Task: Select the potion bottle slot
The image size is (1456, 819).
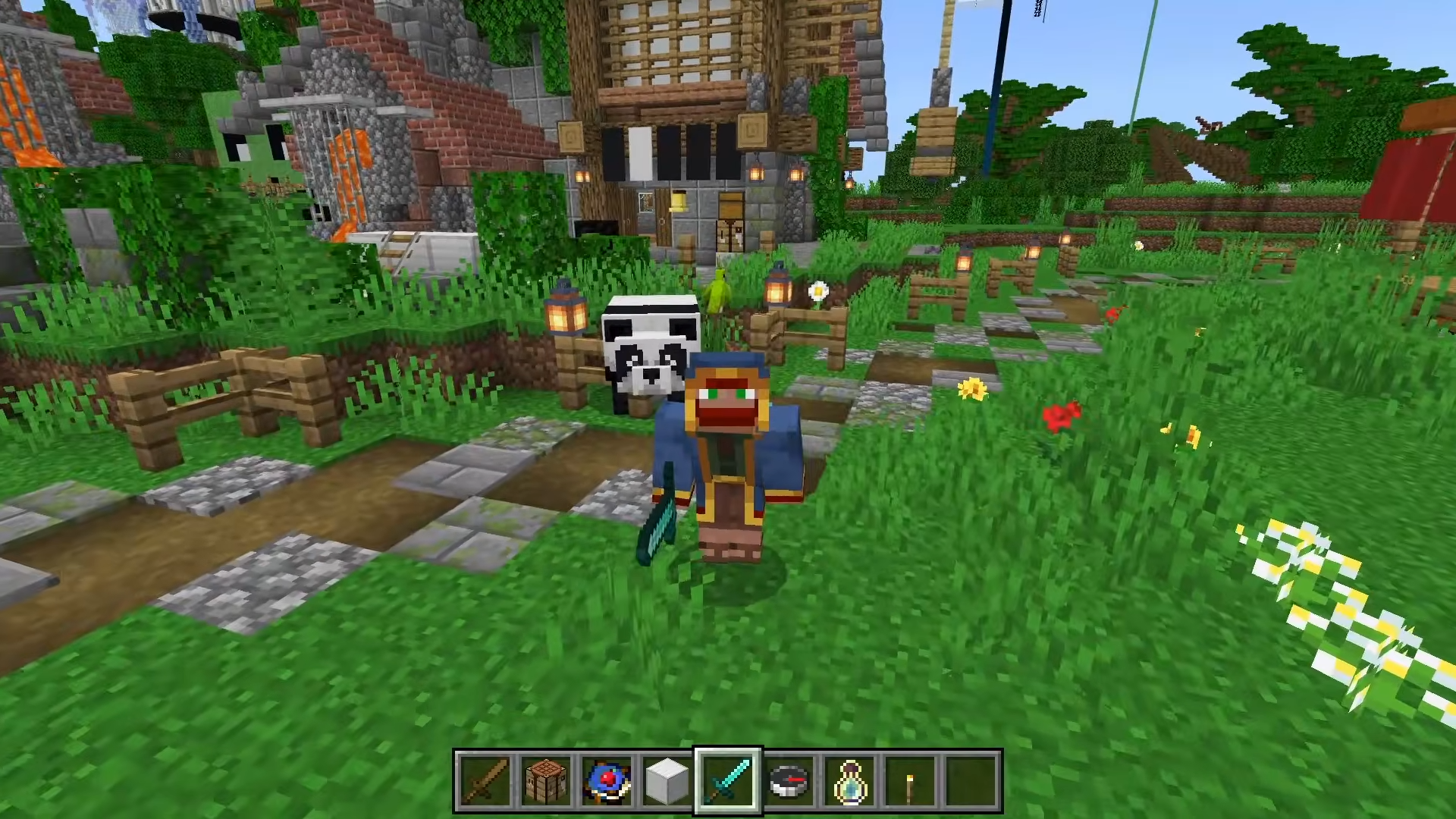Action: pos(849,781)
